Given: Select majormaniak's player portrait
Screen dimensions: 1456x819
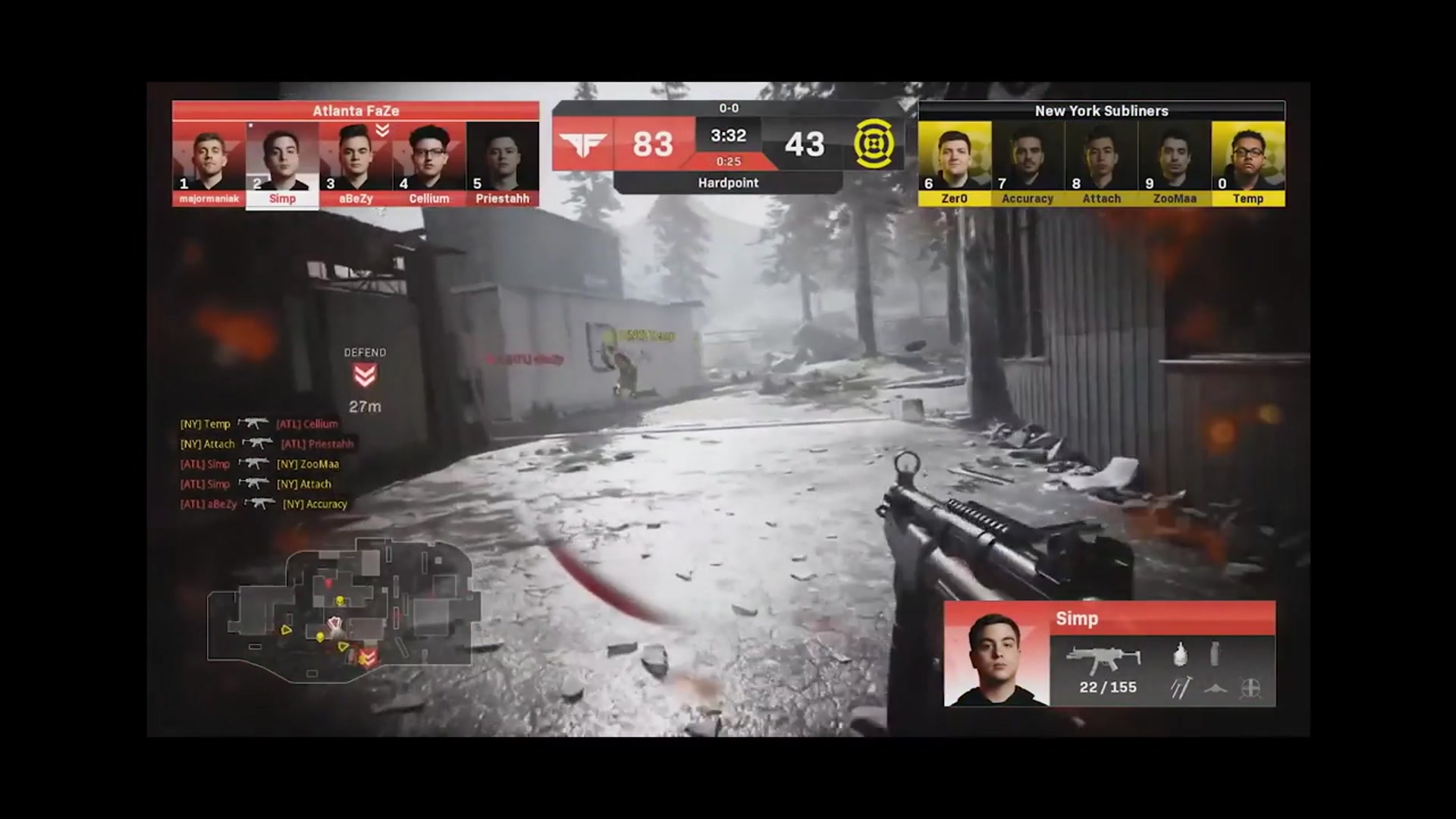Looking at the screenshot, I should pos(209,157).
